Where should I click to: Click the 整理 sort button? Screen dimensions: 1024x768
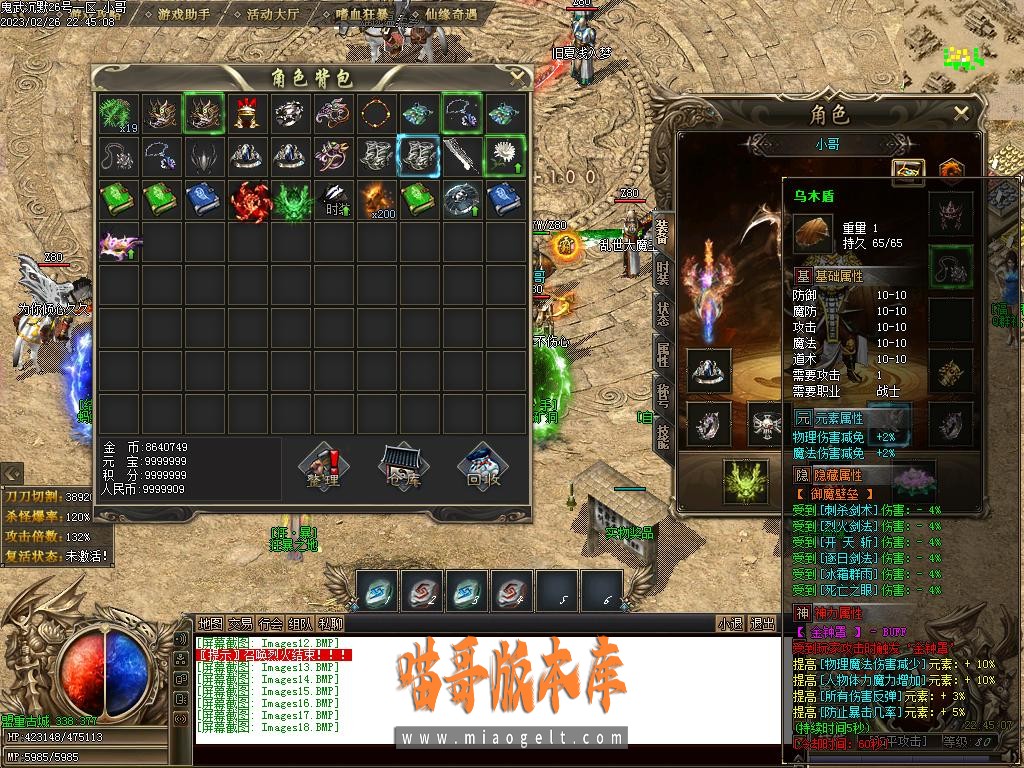[x=323, y=467]
